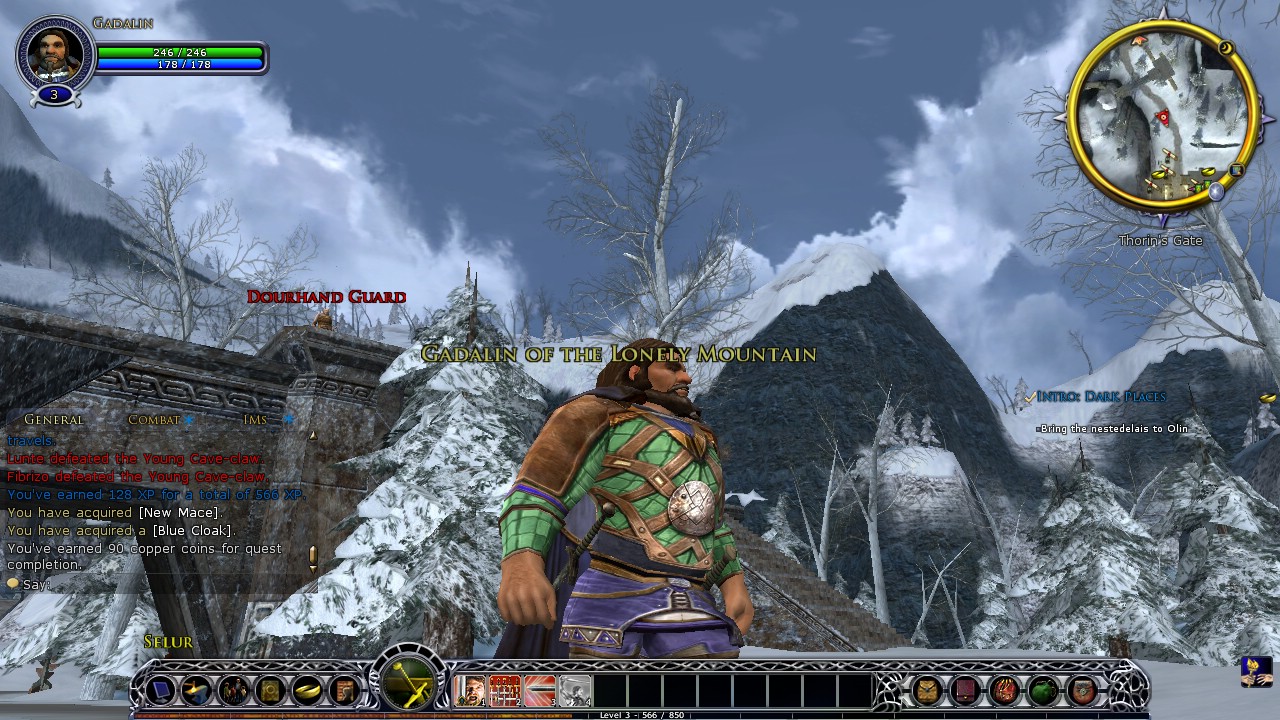Click the Say chat input line
Viewport: 1280px width, 720px height.
pos(150,584)
